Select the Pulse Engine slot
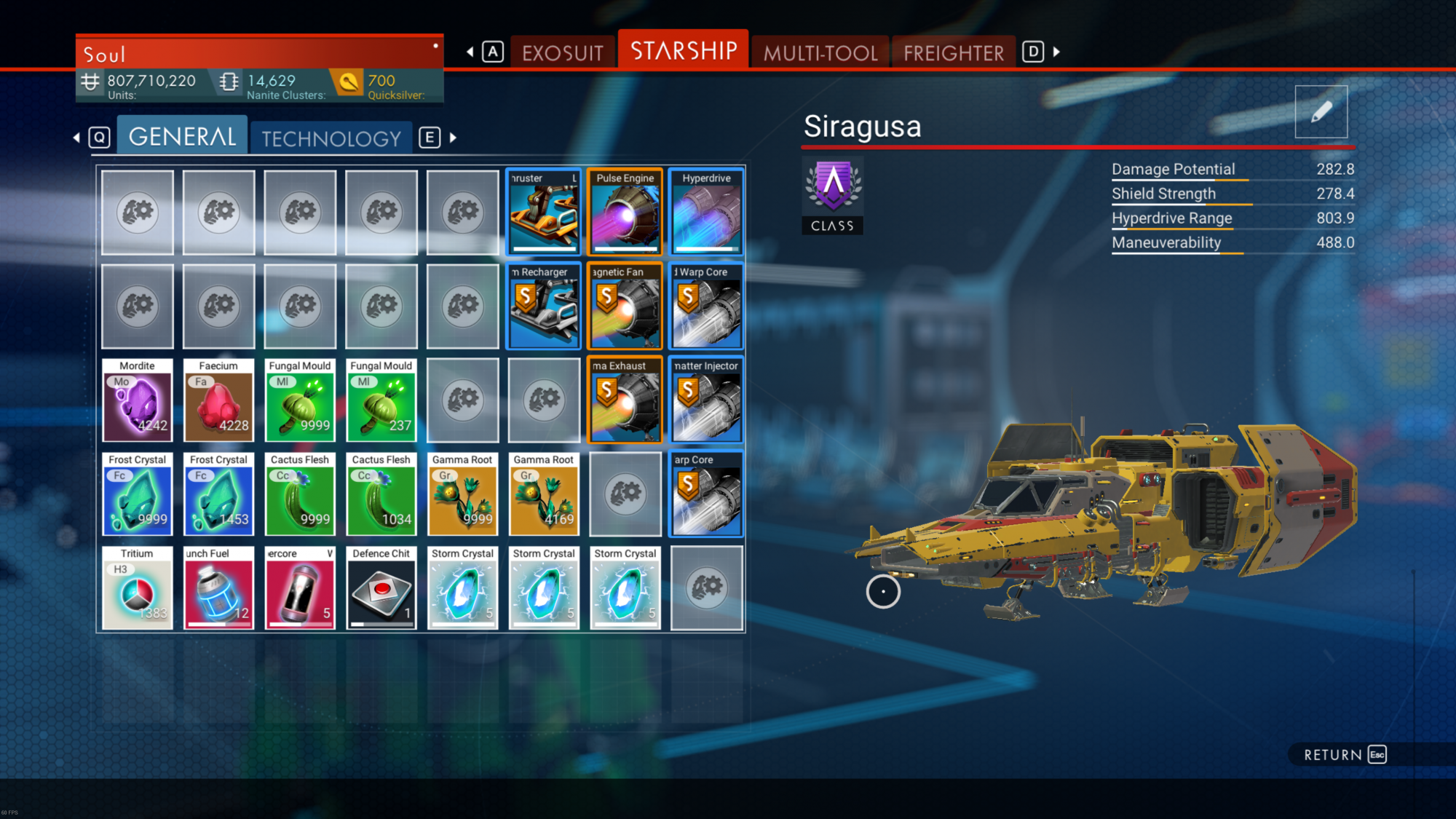Image resolution: width=1456 pixels, height=819 pixels. tap(625, 212)
